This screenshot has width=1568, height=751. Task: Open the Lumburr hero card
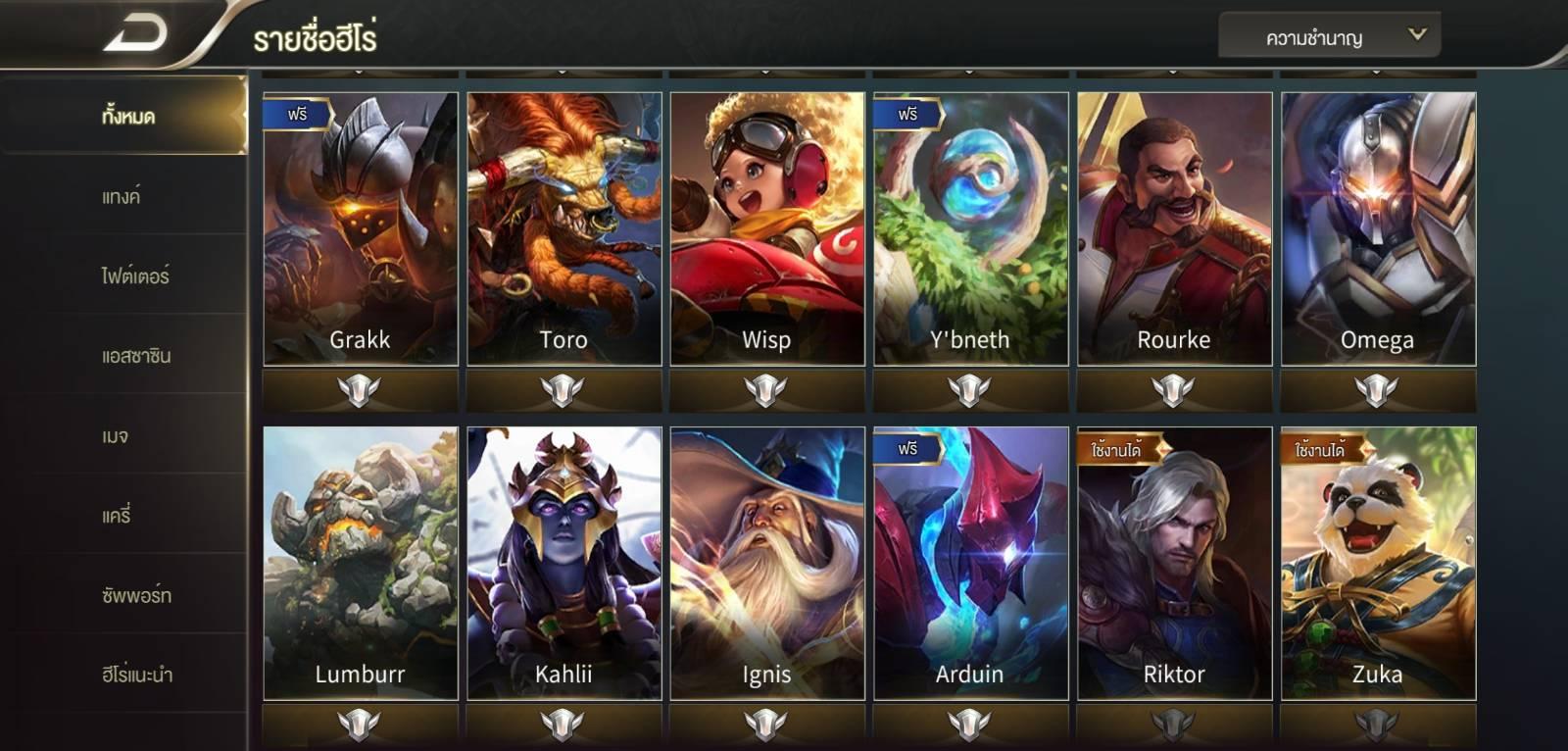(361, 563)
